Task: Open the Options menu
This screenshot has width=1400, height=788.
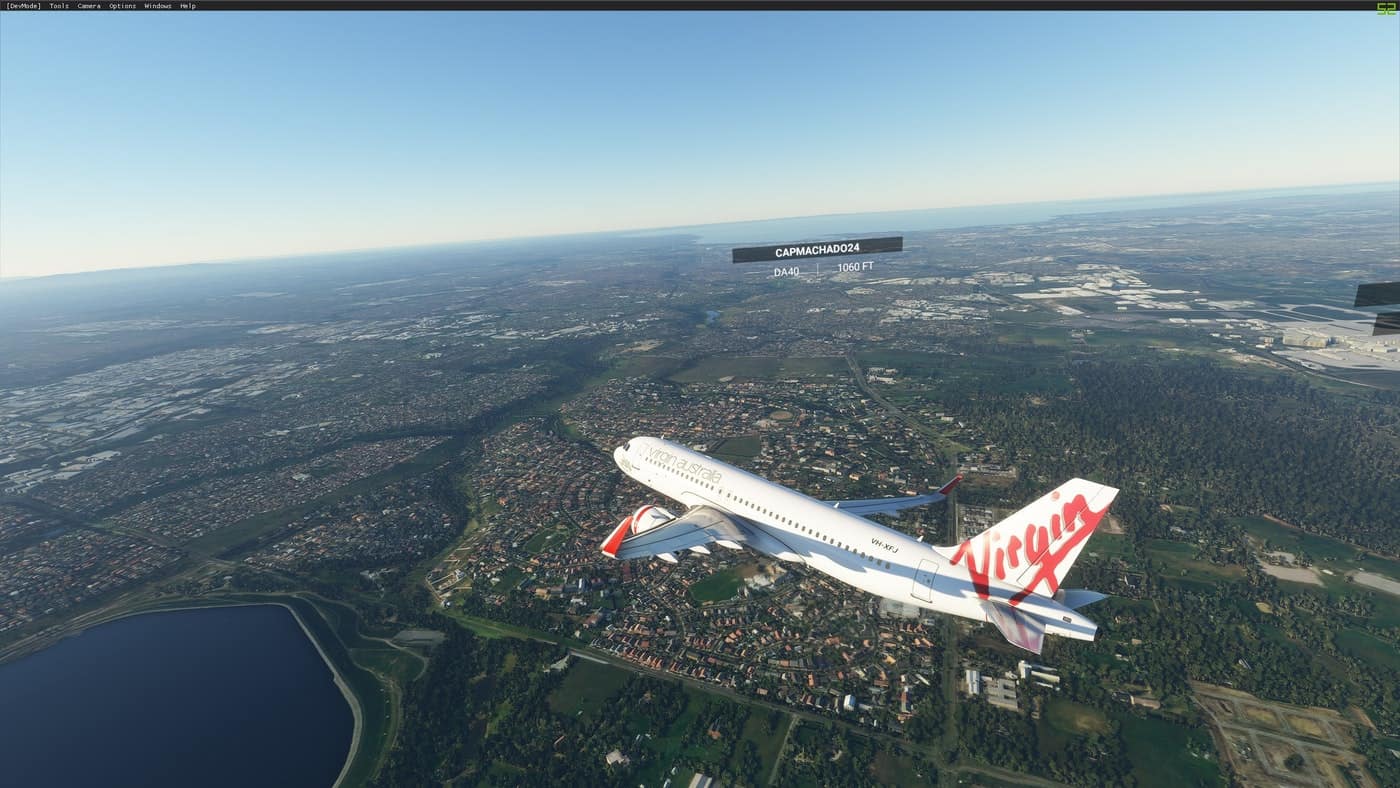Action: [x=122, y=6]
